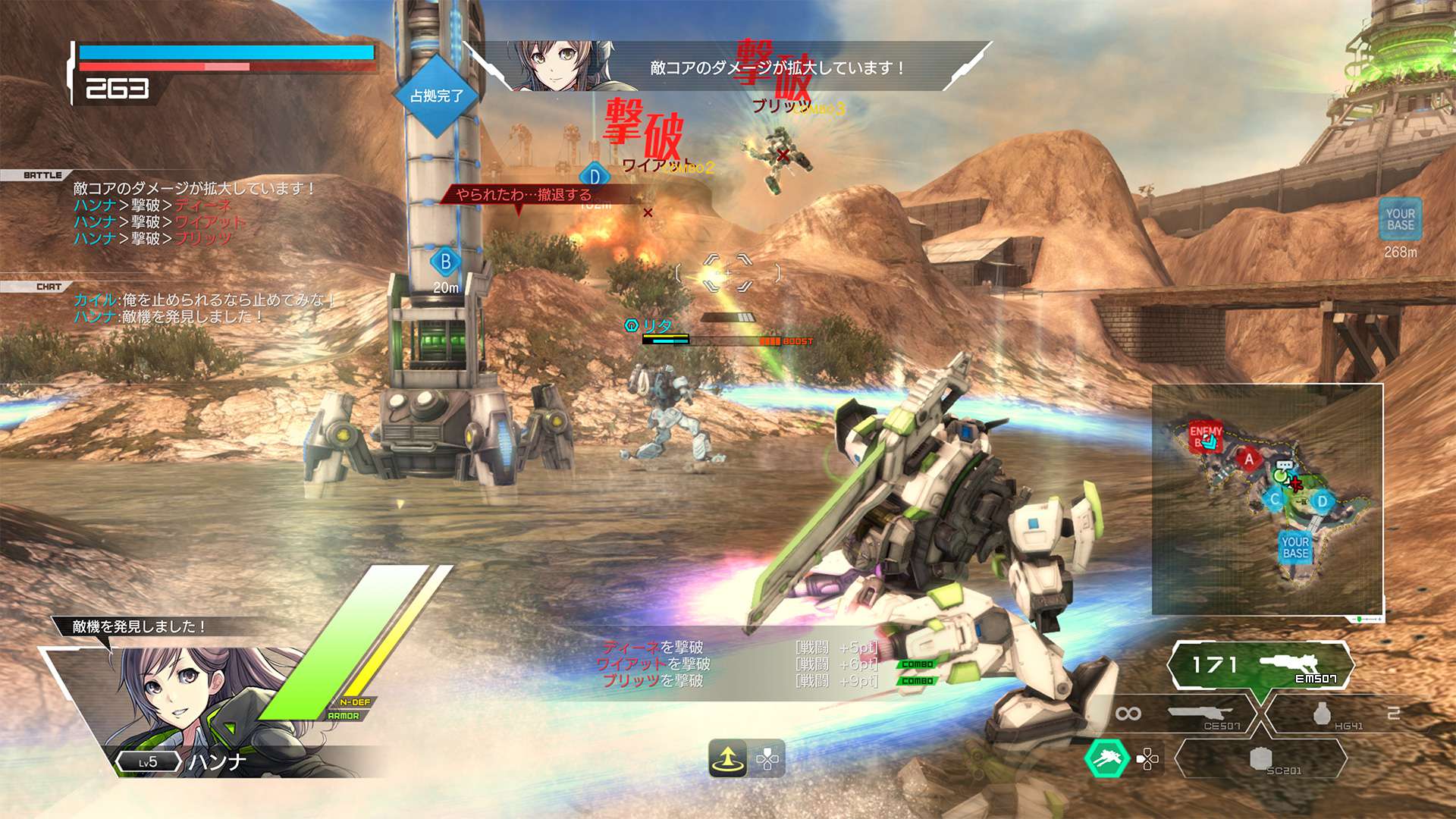Click the yellow upward-arrow action icon
Image resolution: width=1456 pixels, height=819 pixels.
pyautogui.click(x=728, y=758)
